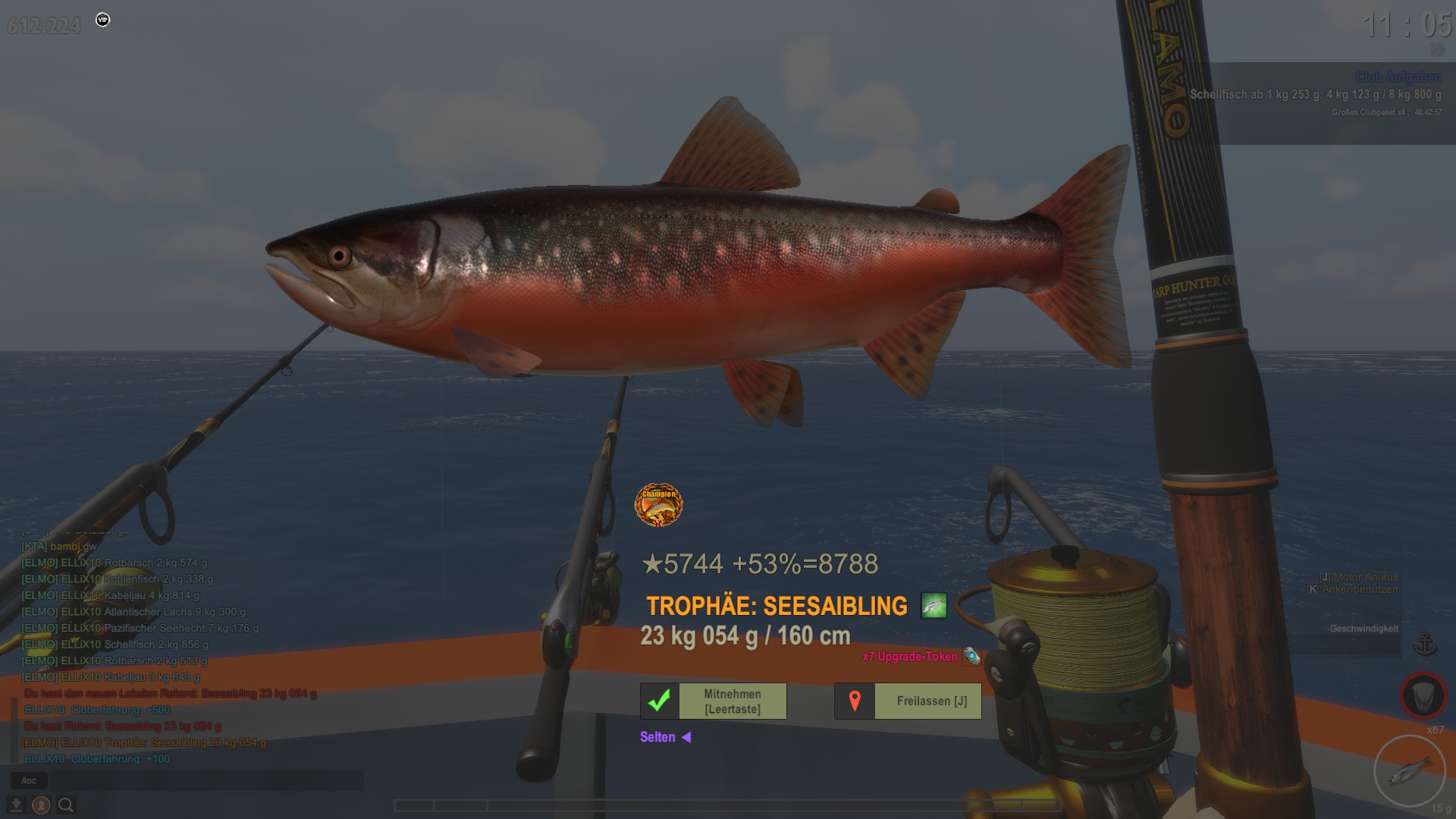Open the chat magnifier search icon
Image resolution: width=1456 pixels, height=819 pixels.
click(66, 805)
